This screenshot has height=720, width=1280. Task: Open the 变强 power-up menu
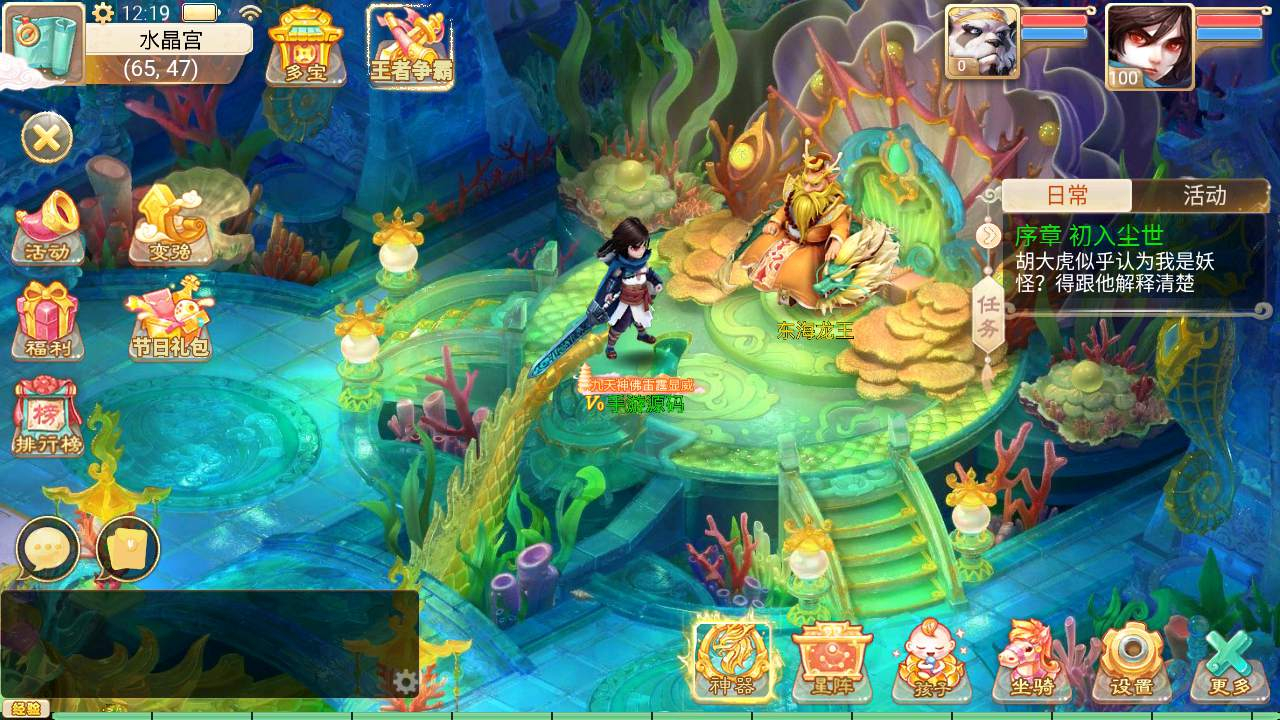(169, 223)
